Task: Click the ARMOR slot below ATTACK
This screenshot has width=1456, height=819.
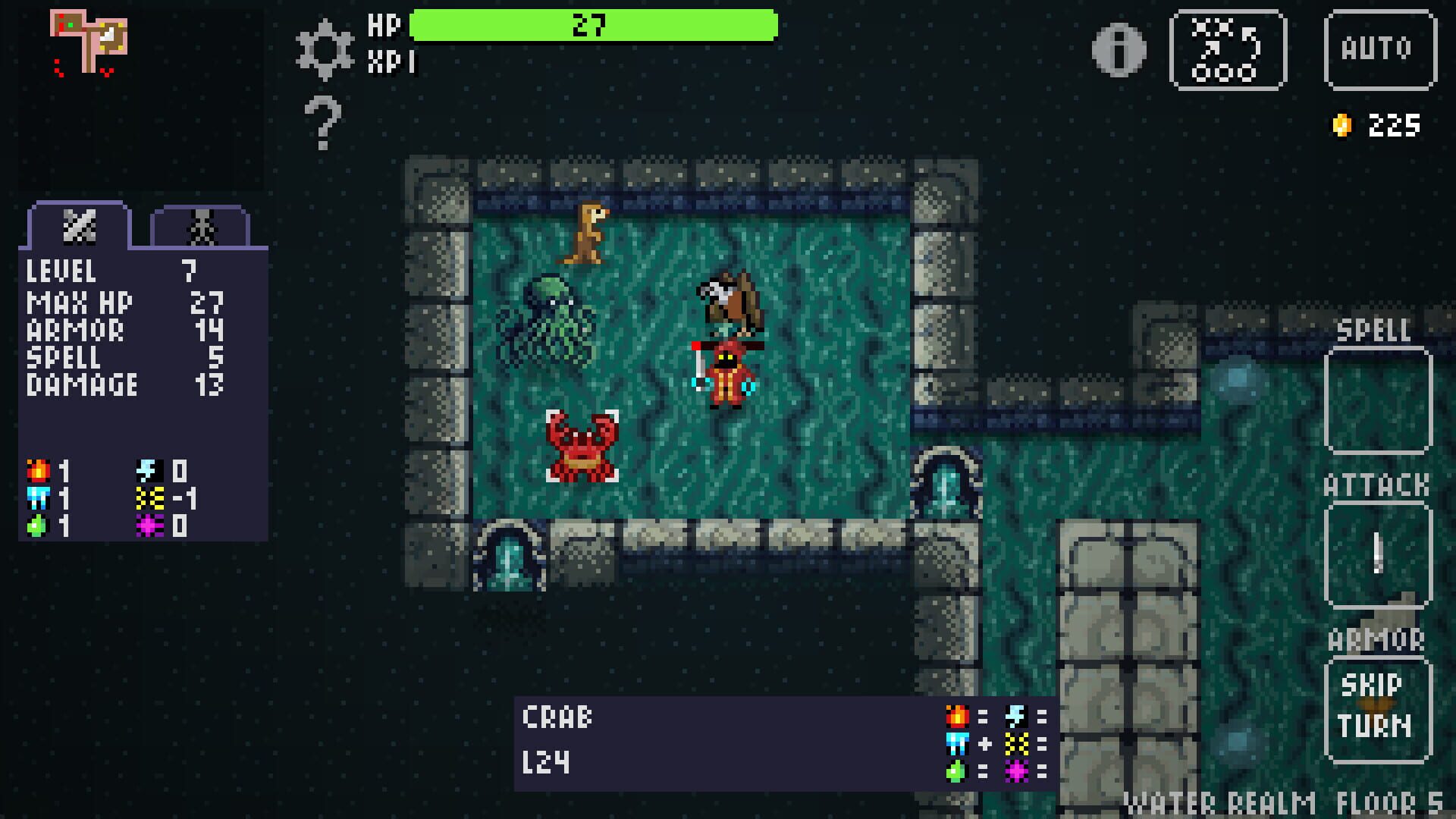Action: pos(1379,709)
